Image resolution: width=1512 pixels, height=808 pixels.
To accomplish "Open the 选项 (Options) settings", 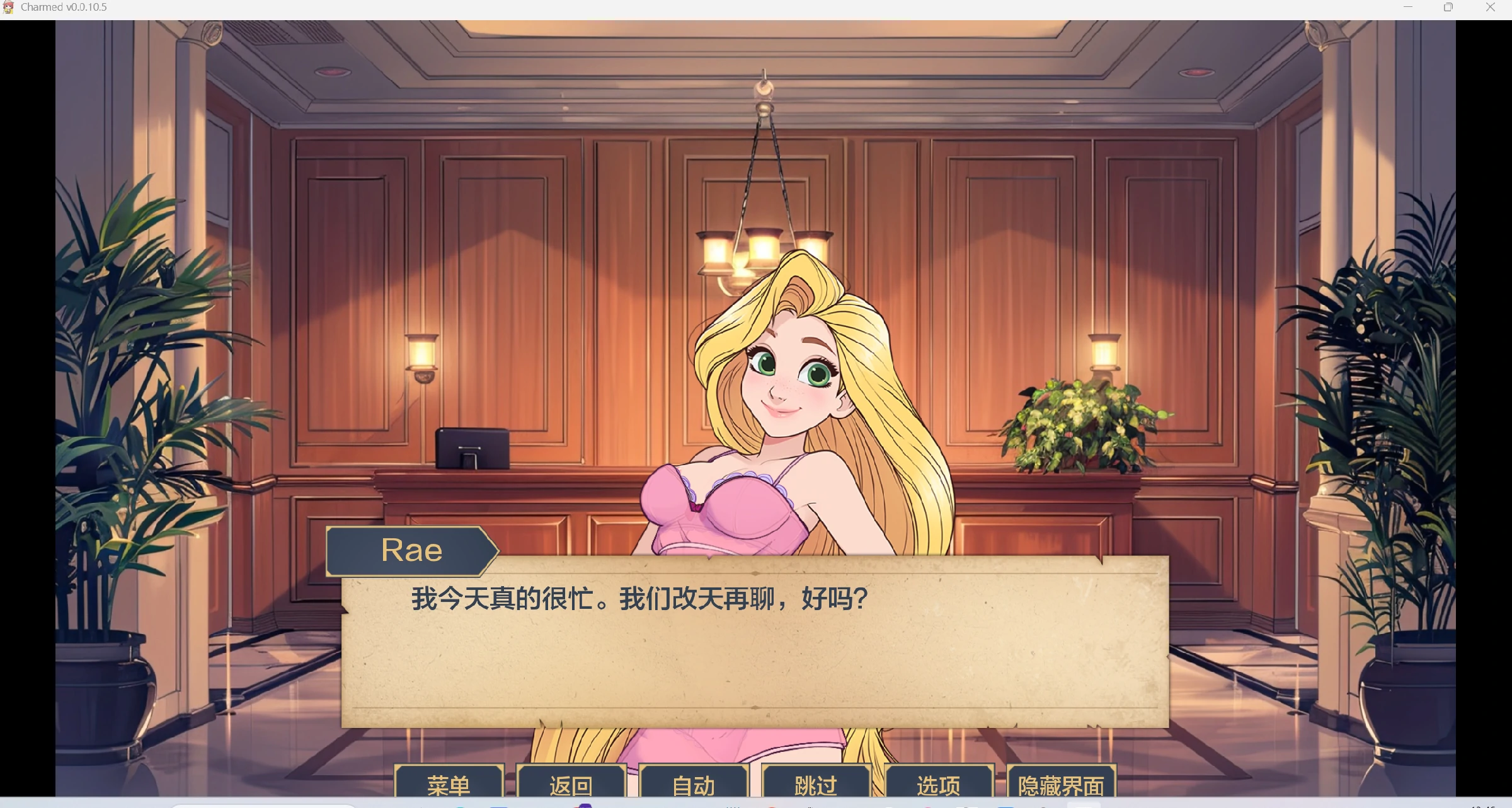I will [x=939, y=785].
